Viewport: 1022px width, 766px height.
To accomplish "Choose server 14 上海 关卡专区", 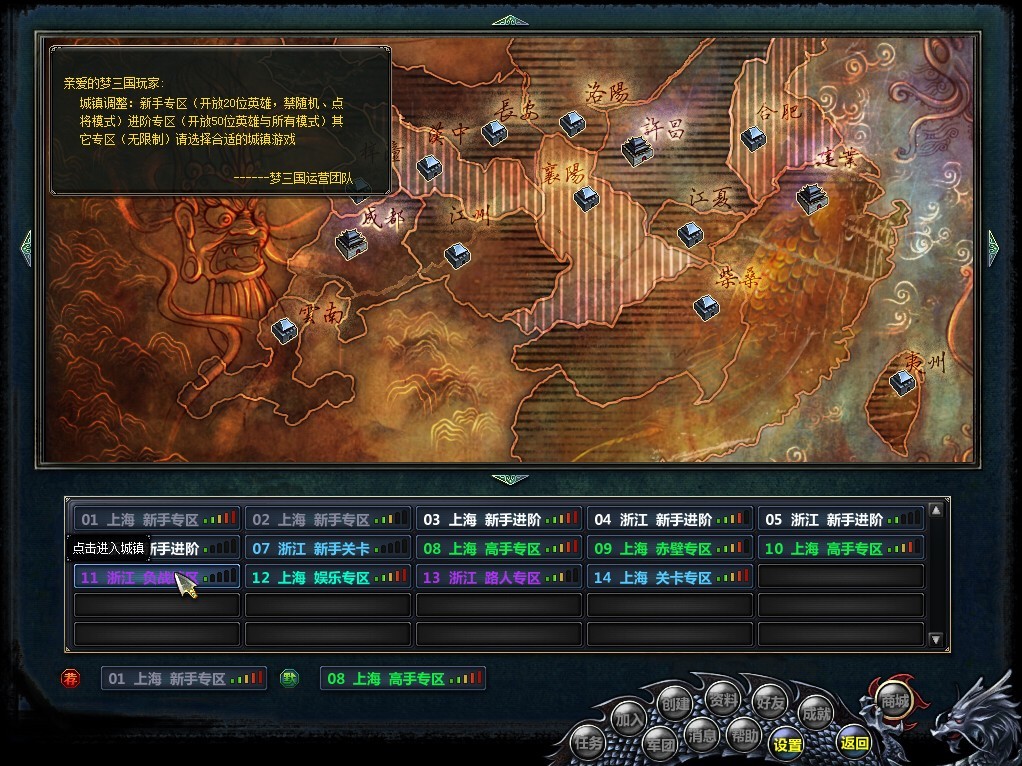I will tap(671, 577).
